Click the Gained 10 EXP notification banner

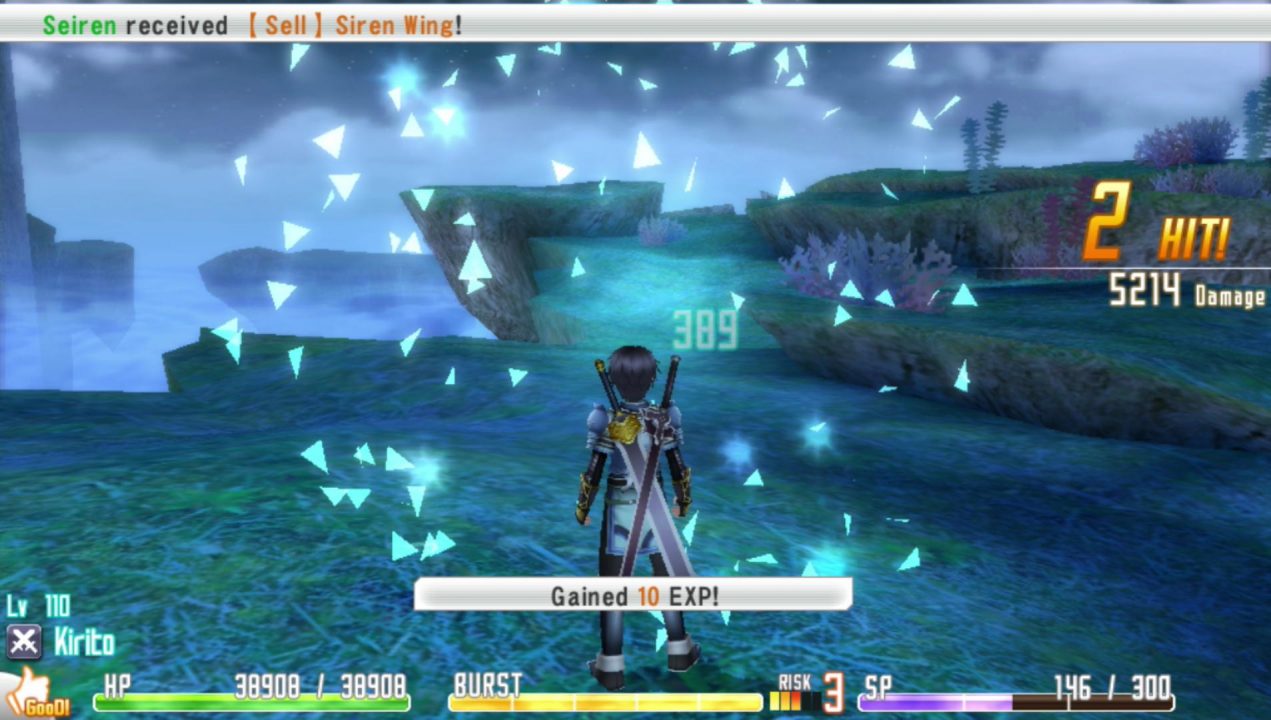(633, 596)
